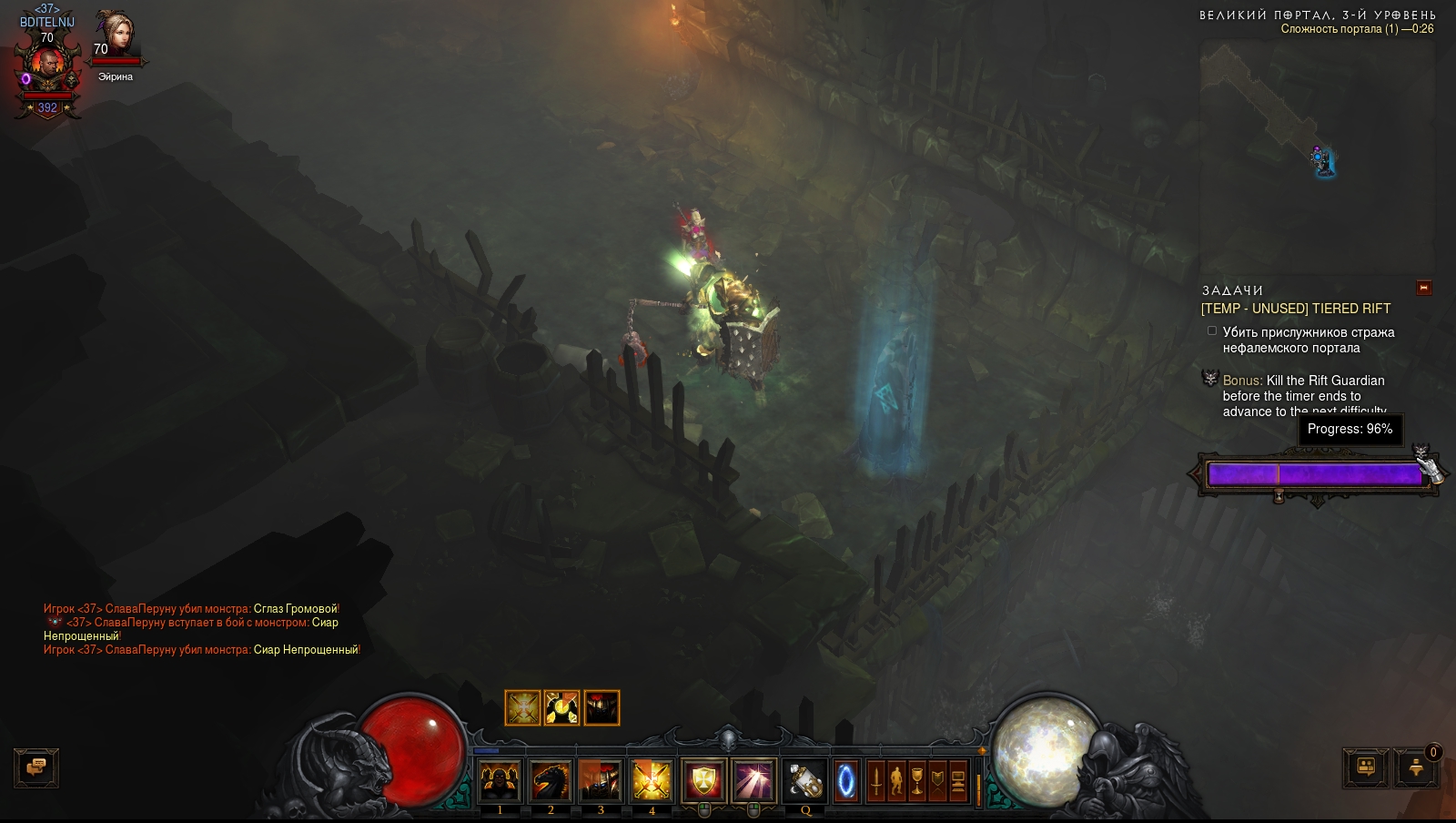
Task: Open the skills menu sword icon
Action: (876, 781)
